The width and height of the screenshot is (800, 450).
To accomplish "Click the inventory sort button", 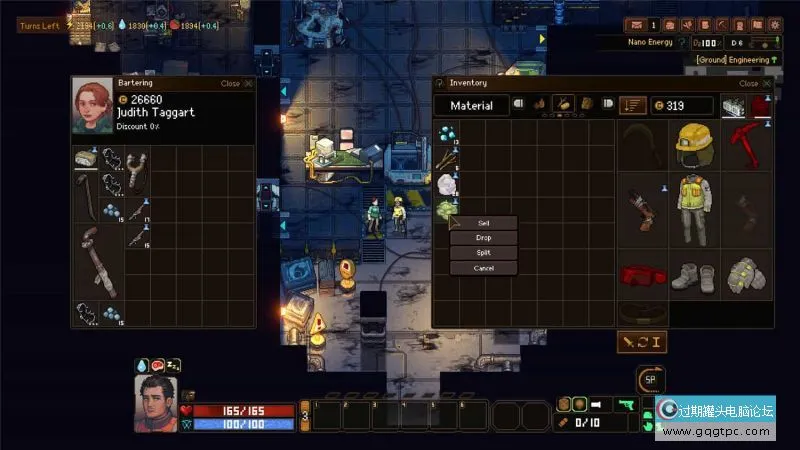I will [x=632, y=105].
